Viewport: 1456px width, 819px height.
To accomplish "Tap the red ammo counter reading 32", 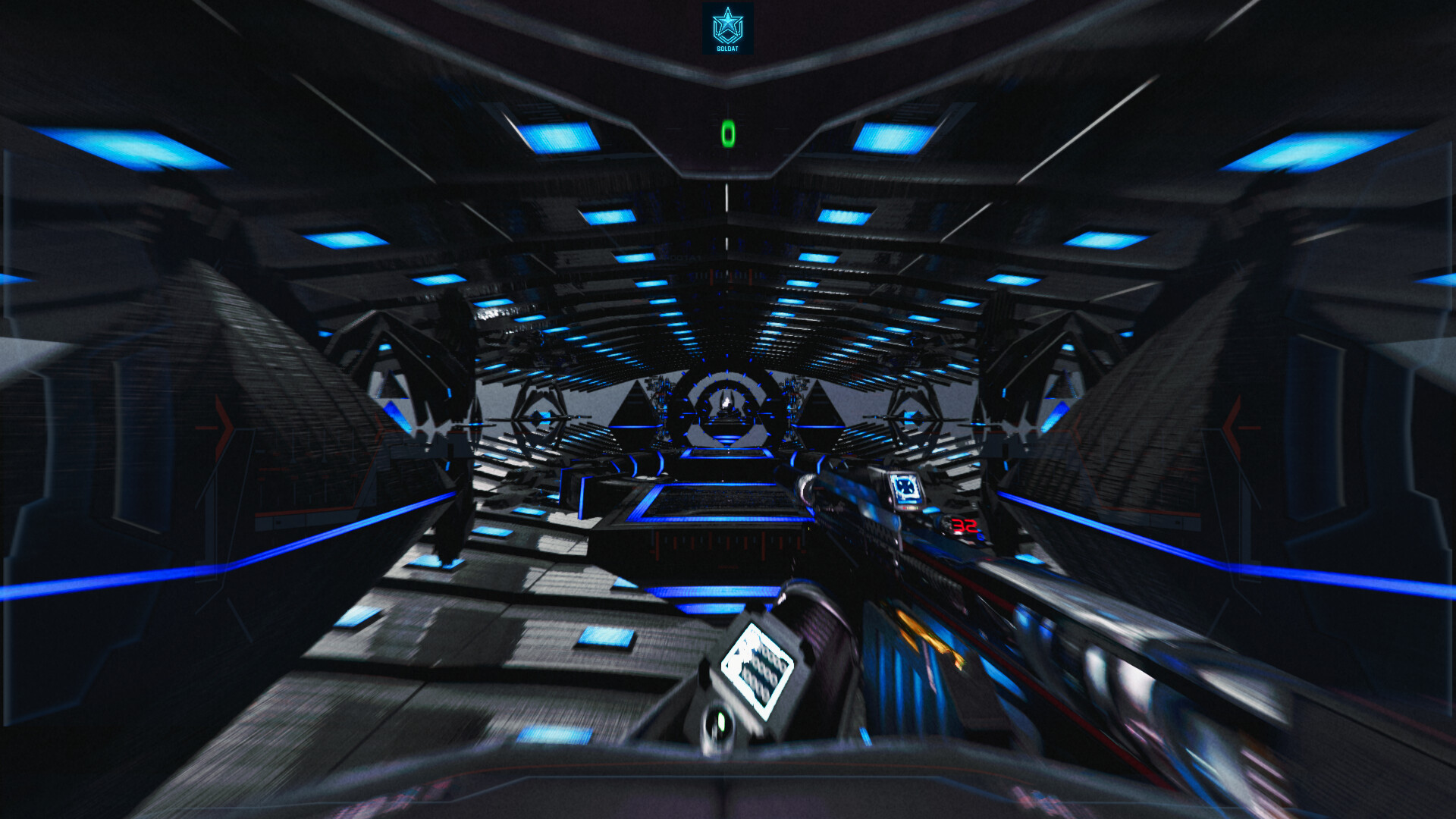I will tap(964, 526).
